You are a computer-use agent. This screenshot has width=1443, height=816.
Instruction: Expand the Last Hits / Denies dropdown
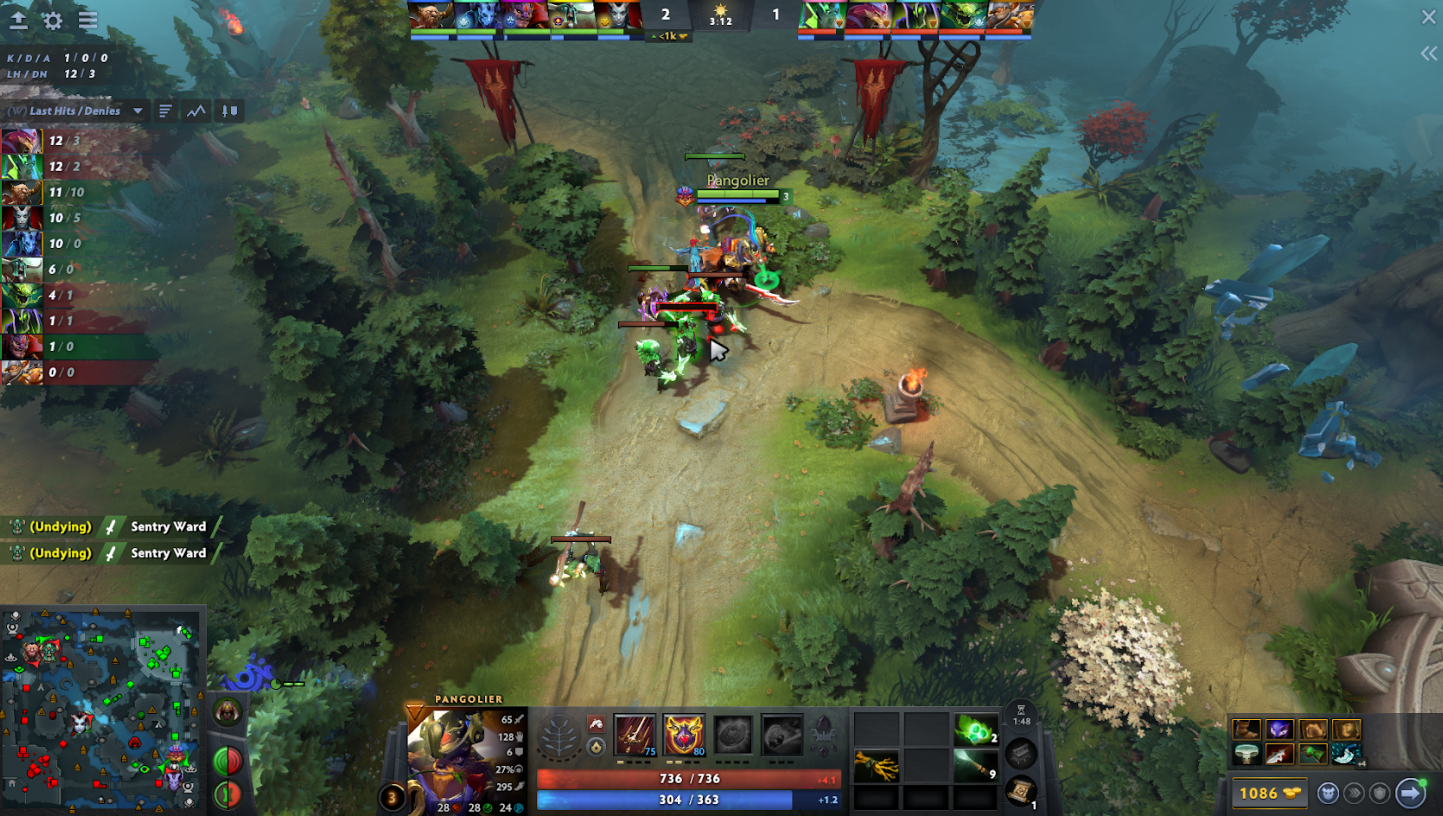click(x=138, y=111)
